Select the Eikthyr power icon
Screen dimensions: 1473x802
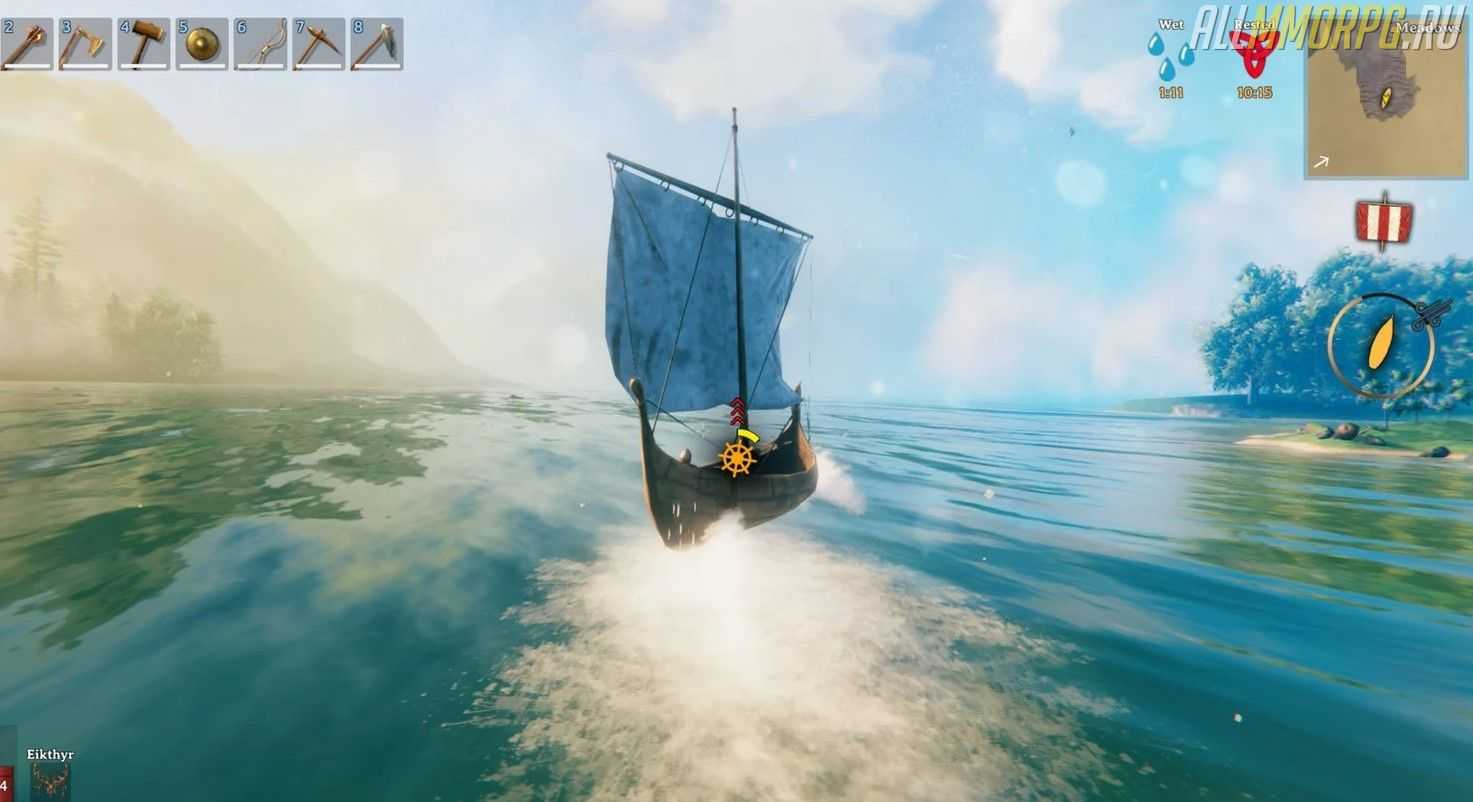(x=50, y=780)
